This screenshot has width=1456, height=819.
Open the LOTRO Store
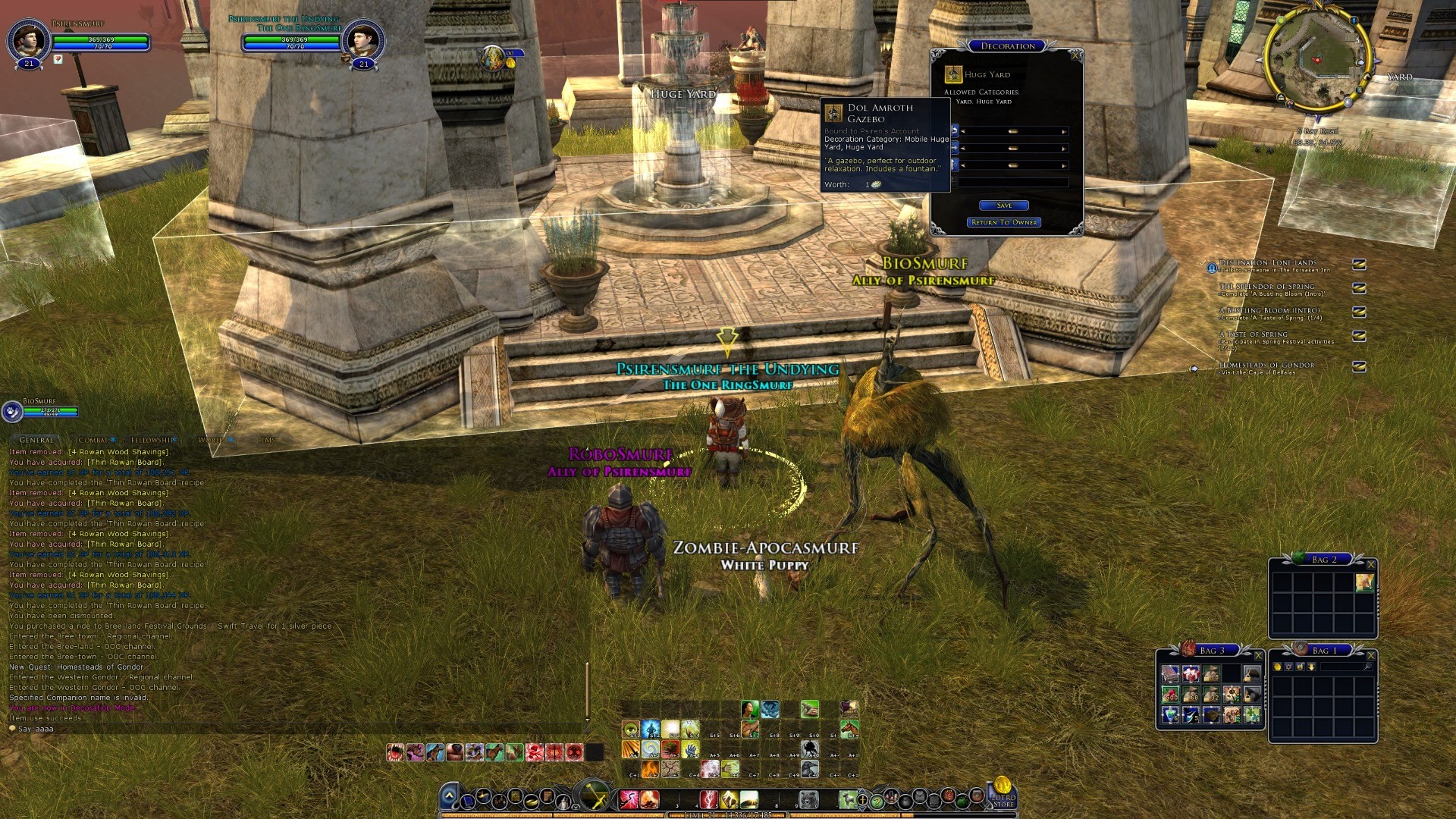pyautogui.click(x=1003, y=795)
